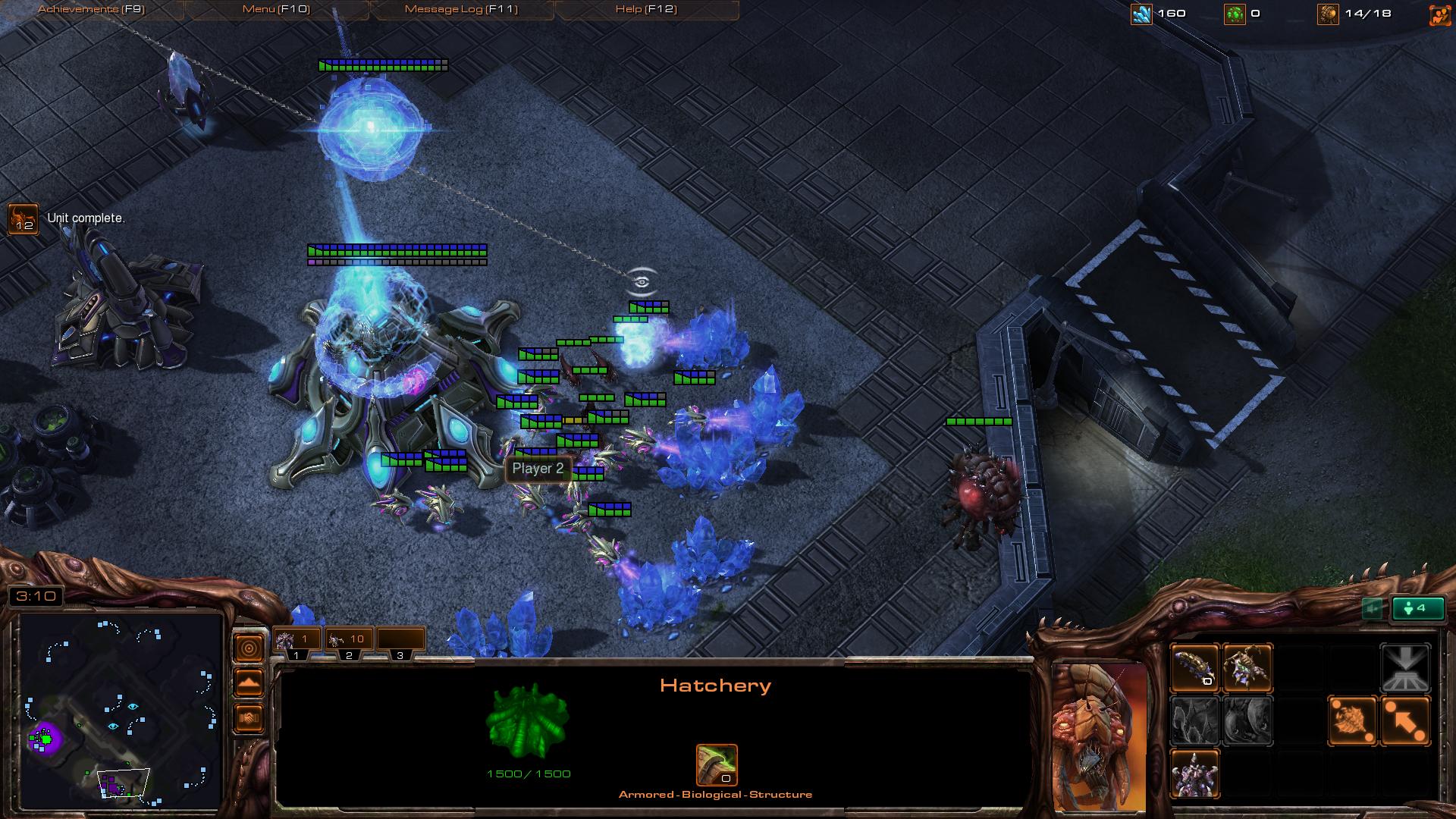Click the idle workers button showing 4

coord(1417,608)
